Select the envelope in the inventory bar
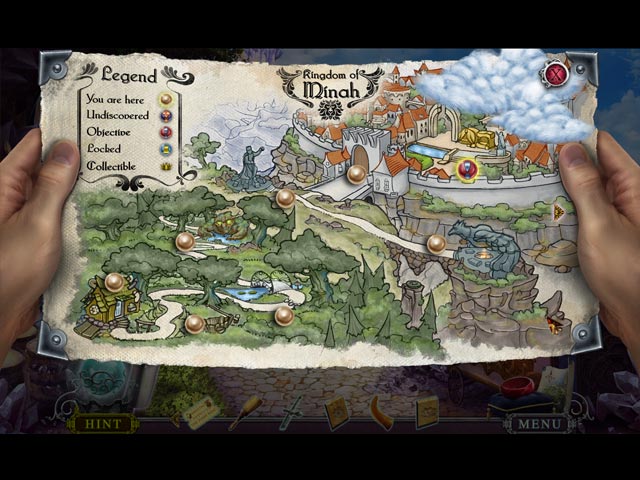640x480 pixels. tap(200, 412)
